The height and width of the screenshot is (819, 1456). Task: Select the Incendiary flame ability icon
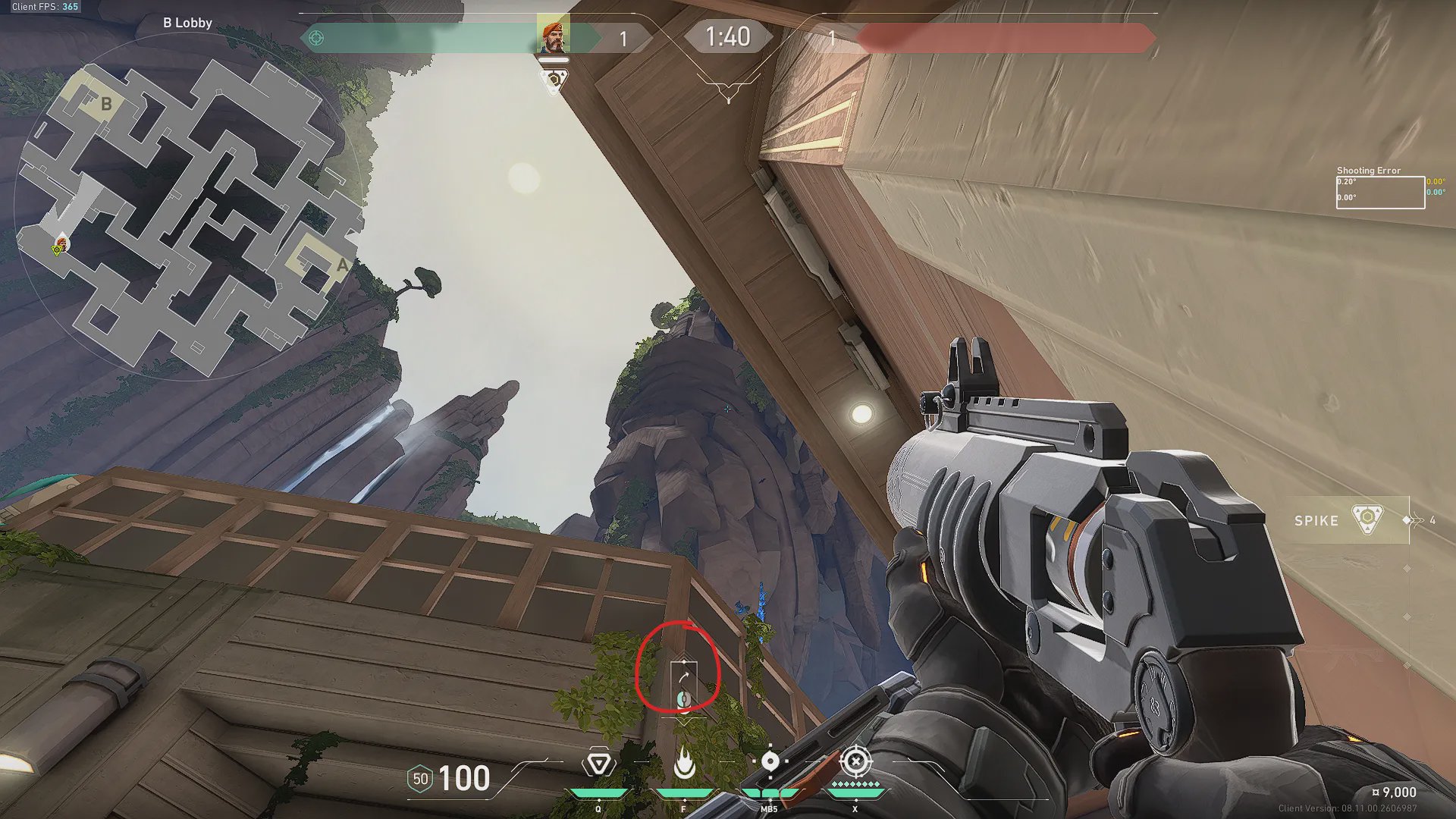pos(684,763)
